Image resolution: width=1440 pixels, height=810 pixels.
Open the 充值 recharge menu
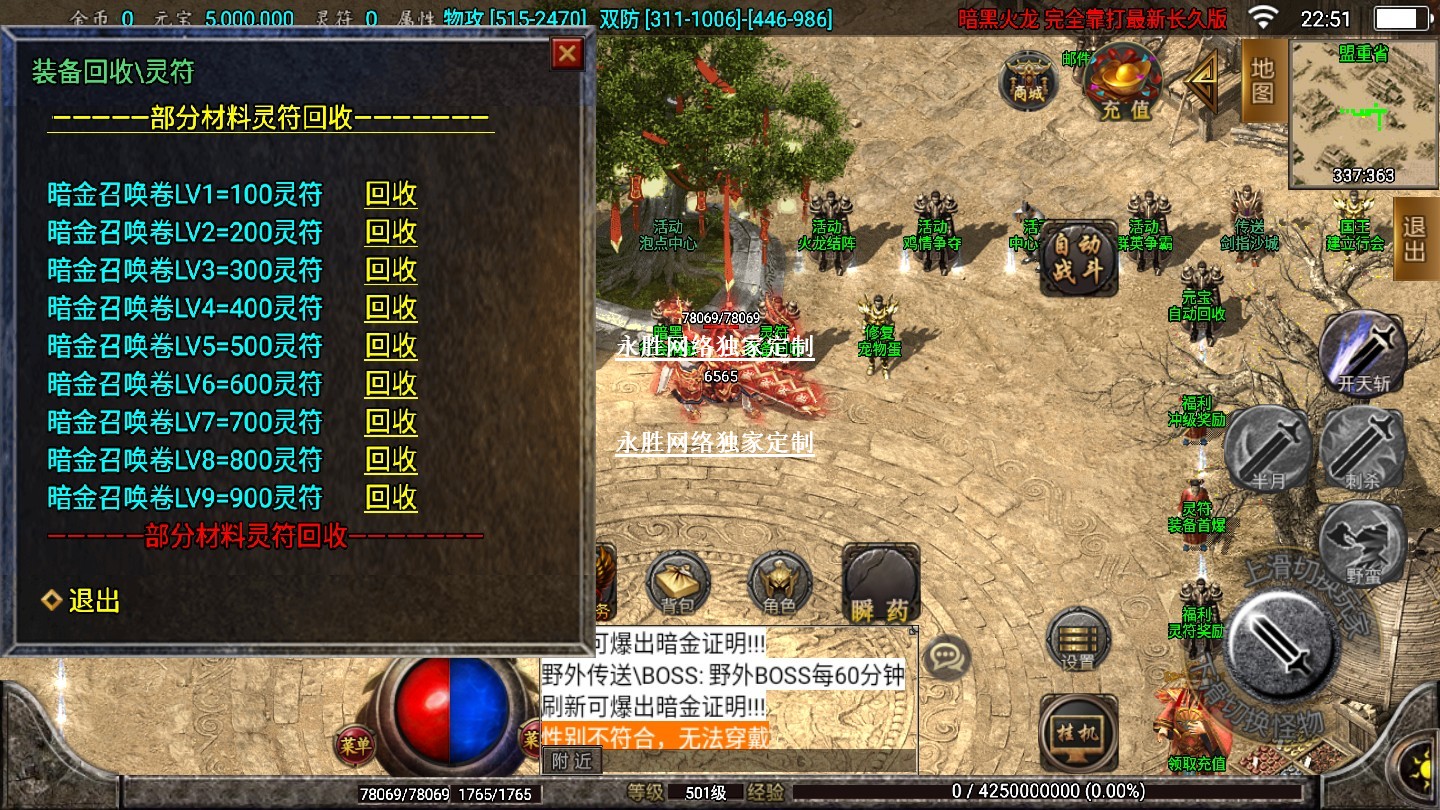(1125, 80)
